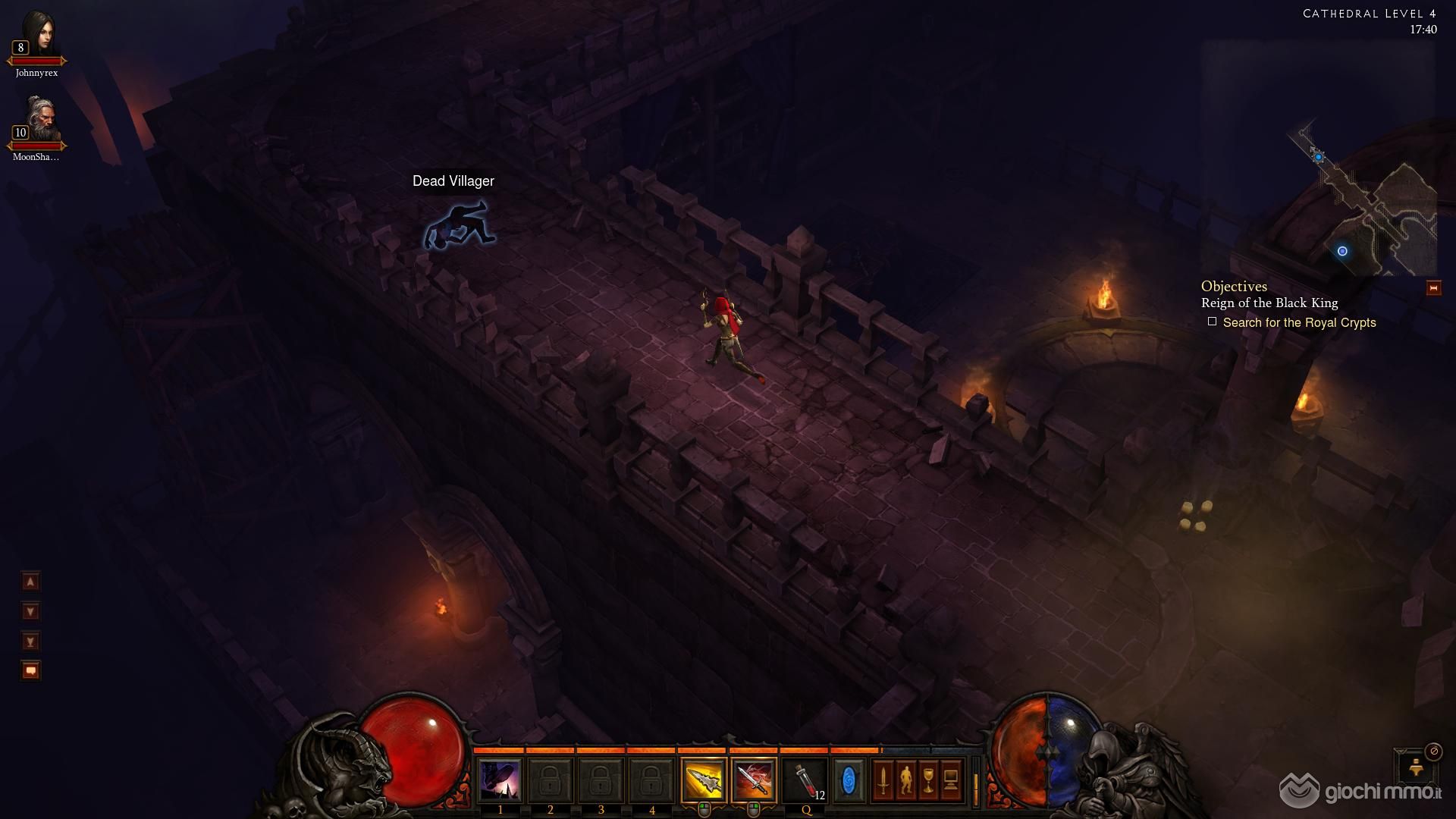Viewport: 1456px width, 819px height.
Task: Drink the health potion in slot Q
Action: click(x=805, y=780)
